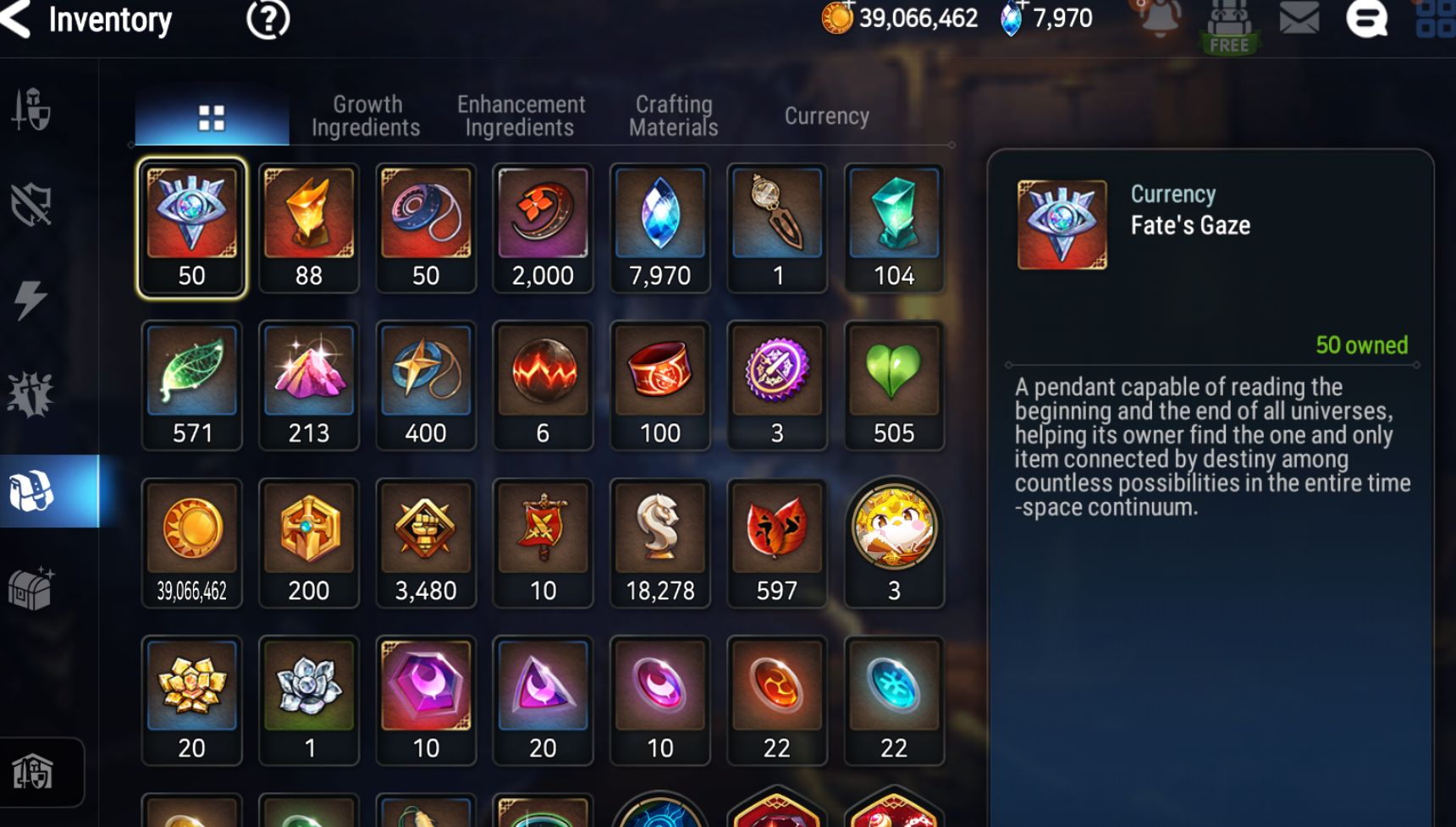Pick the green heart item with 505
This screenshot has width=1456, height=827.
tap(893, 385)
